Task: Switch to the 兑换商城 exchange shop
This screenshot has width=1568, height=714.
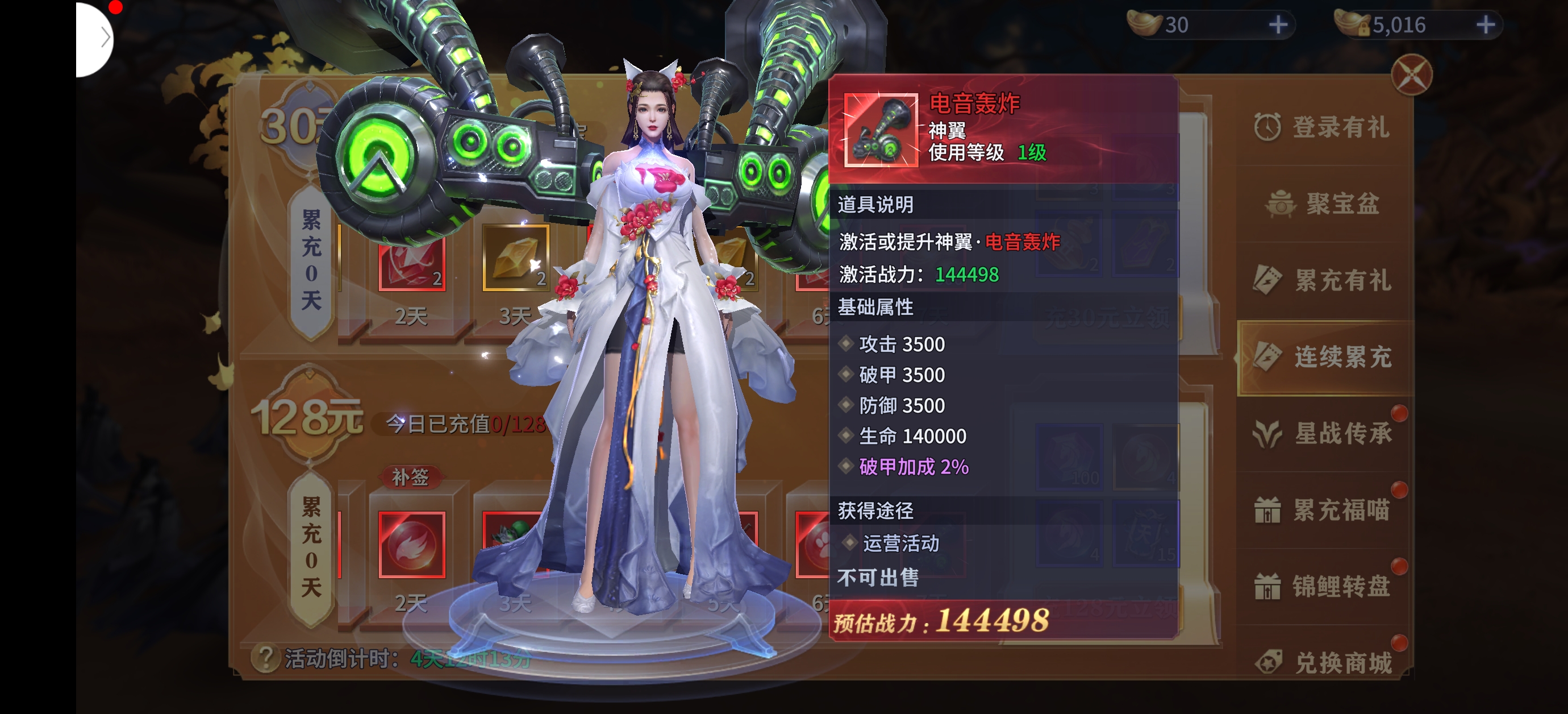Action: point(1323,662)
